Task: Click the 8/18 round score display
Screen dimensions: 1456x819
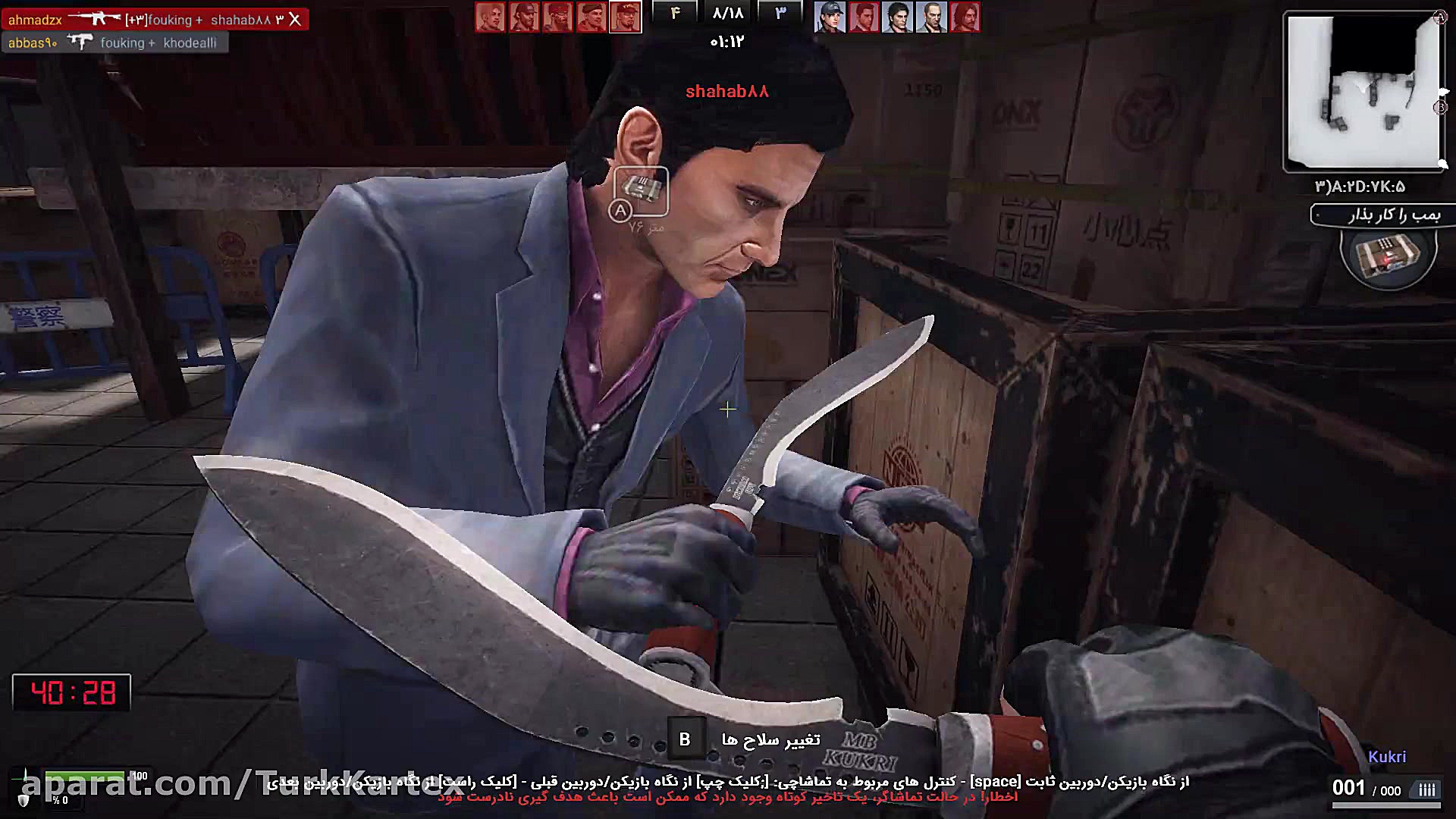Action: 728,13
